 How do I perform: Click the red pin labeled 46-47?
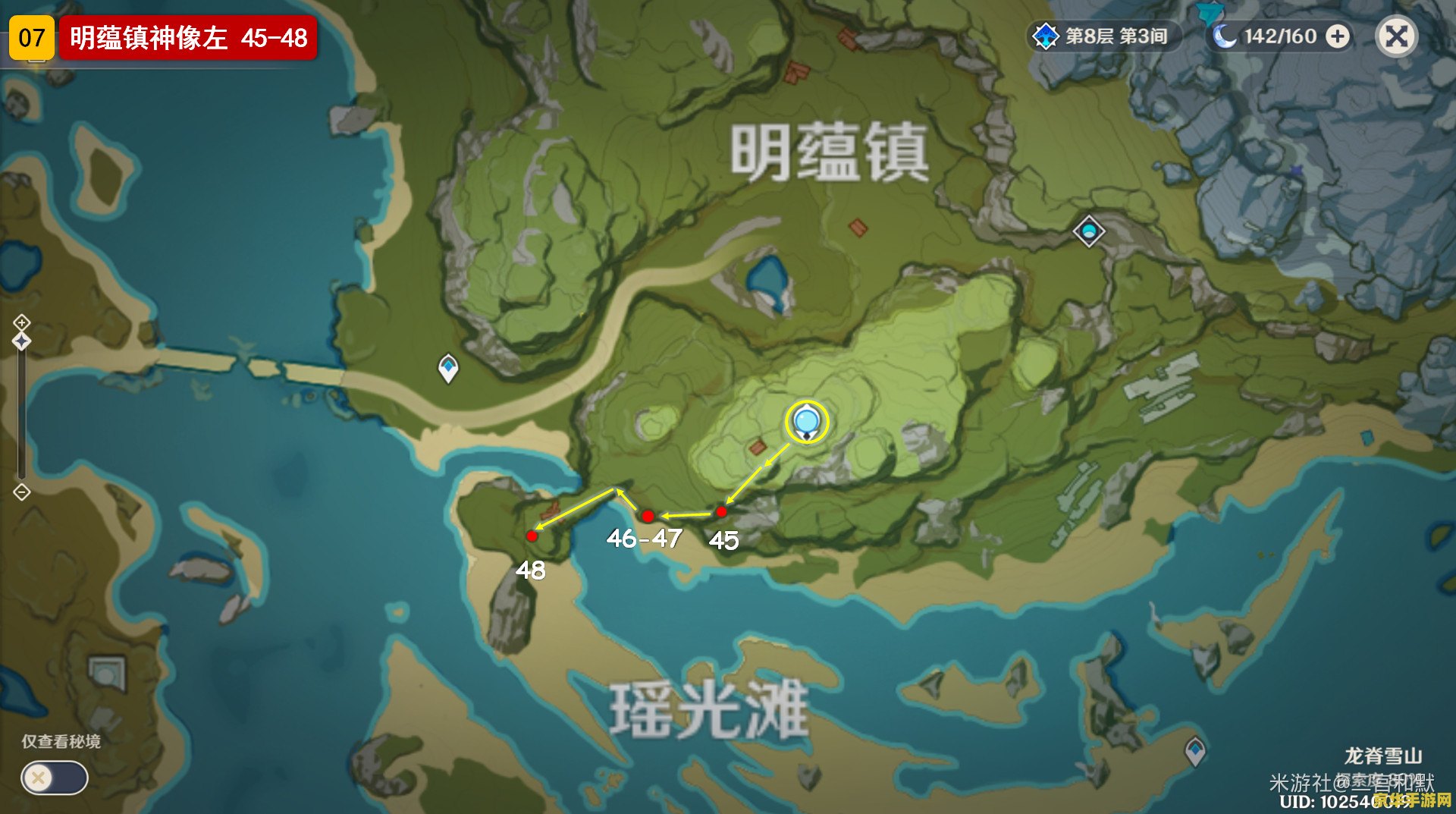click(647, 516)
